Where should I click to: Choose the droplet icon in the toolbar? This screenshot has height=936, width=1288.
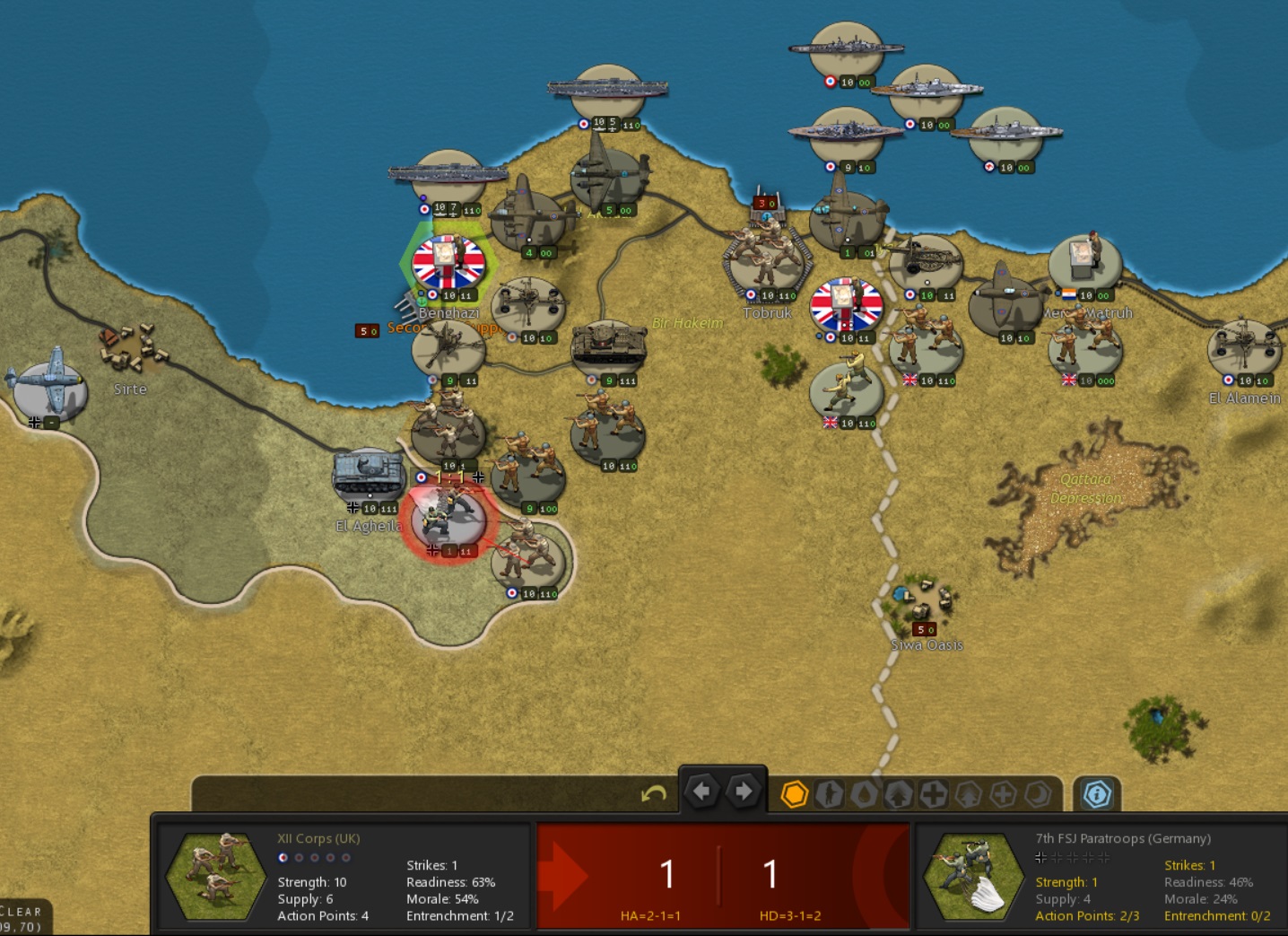tap(864, 794)
